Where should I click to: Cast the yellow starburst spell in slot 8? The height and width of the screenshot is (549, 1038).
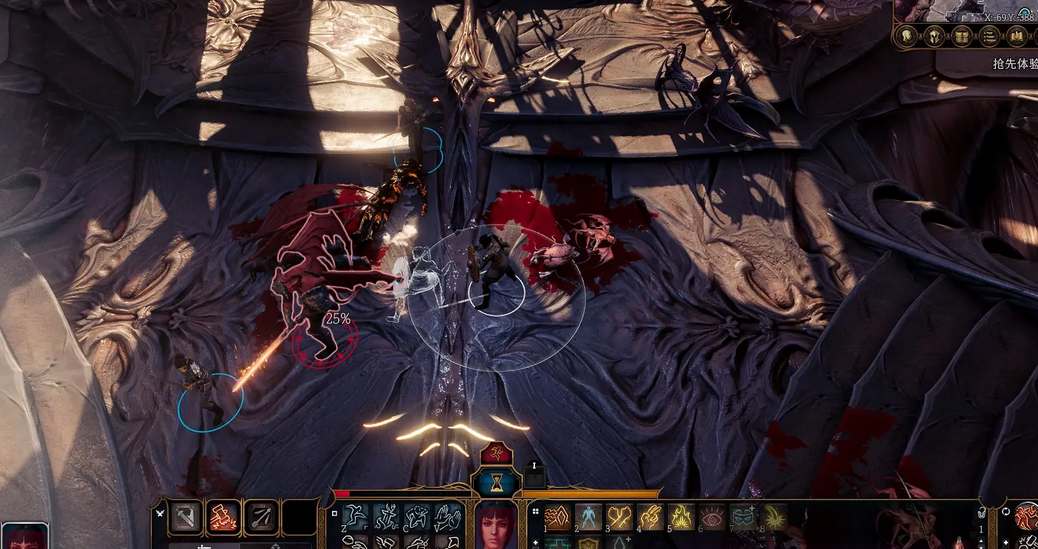click(x=774, y=517)
